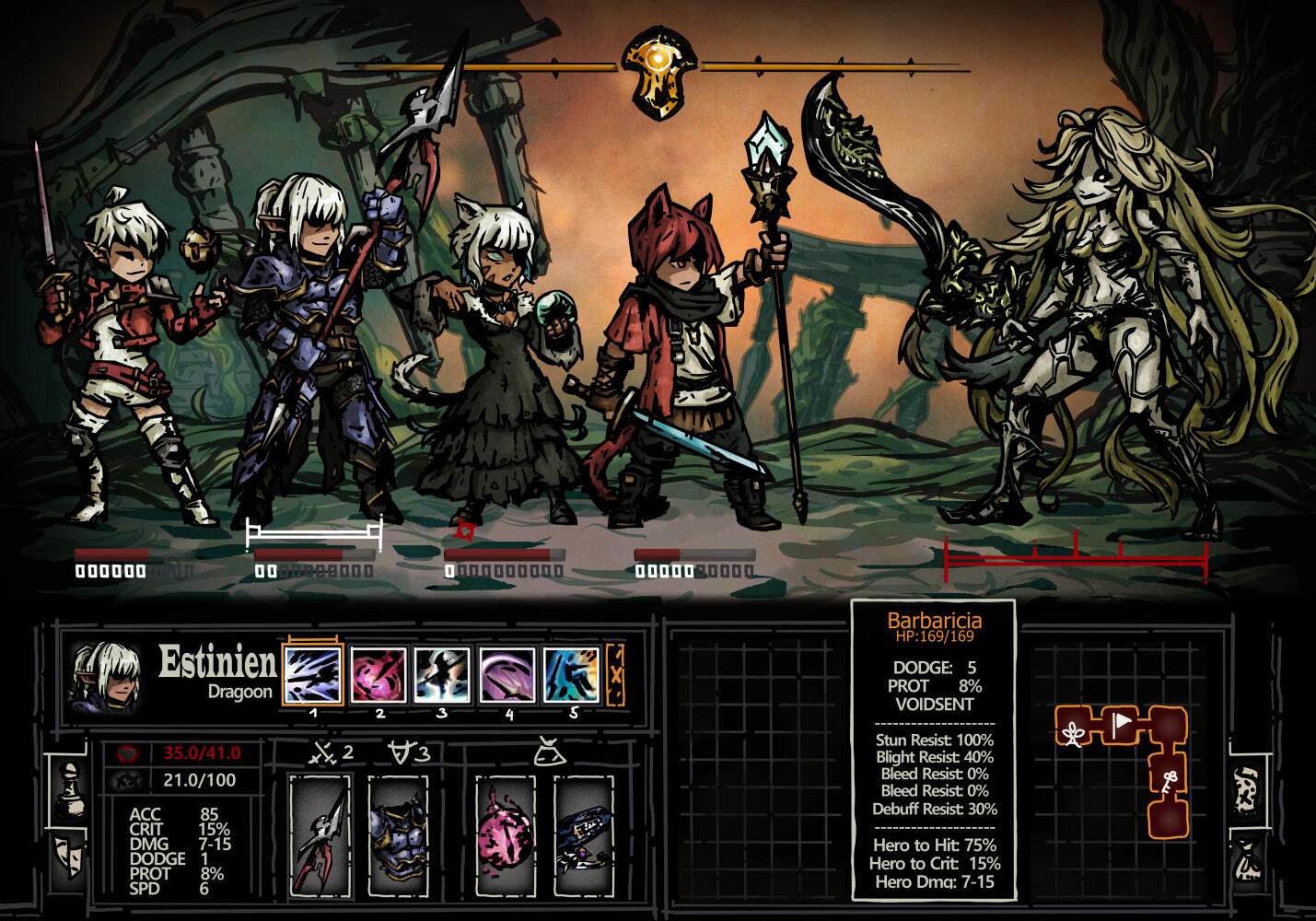Show the dungeon map tab

pos(1246,790)
